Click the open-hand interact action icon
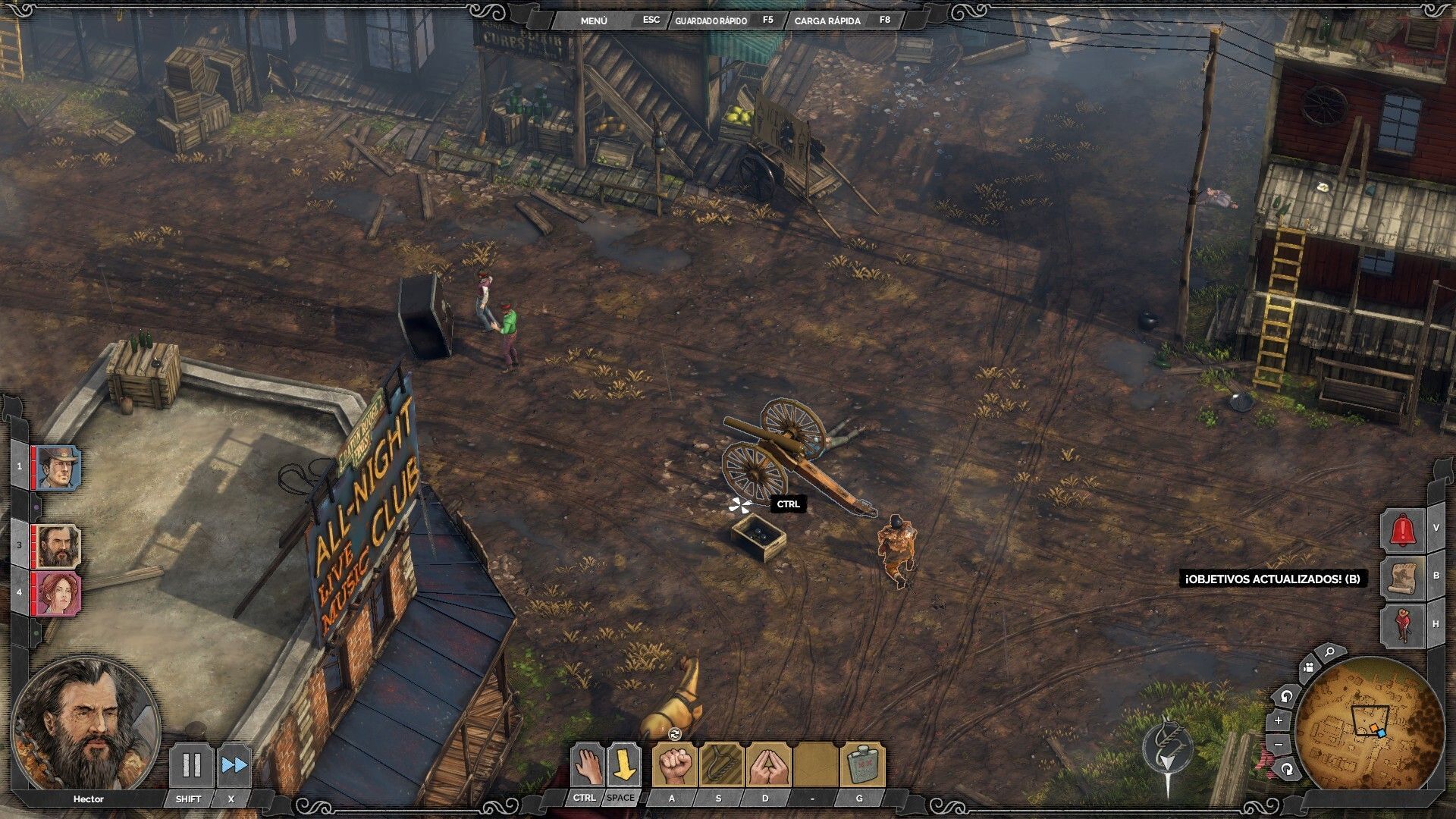Viewport: 1456px width, 819px height. (x=586, y=765)
